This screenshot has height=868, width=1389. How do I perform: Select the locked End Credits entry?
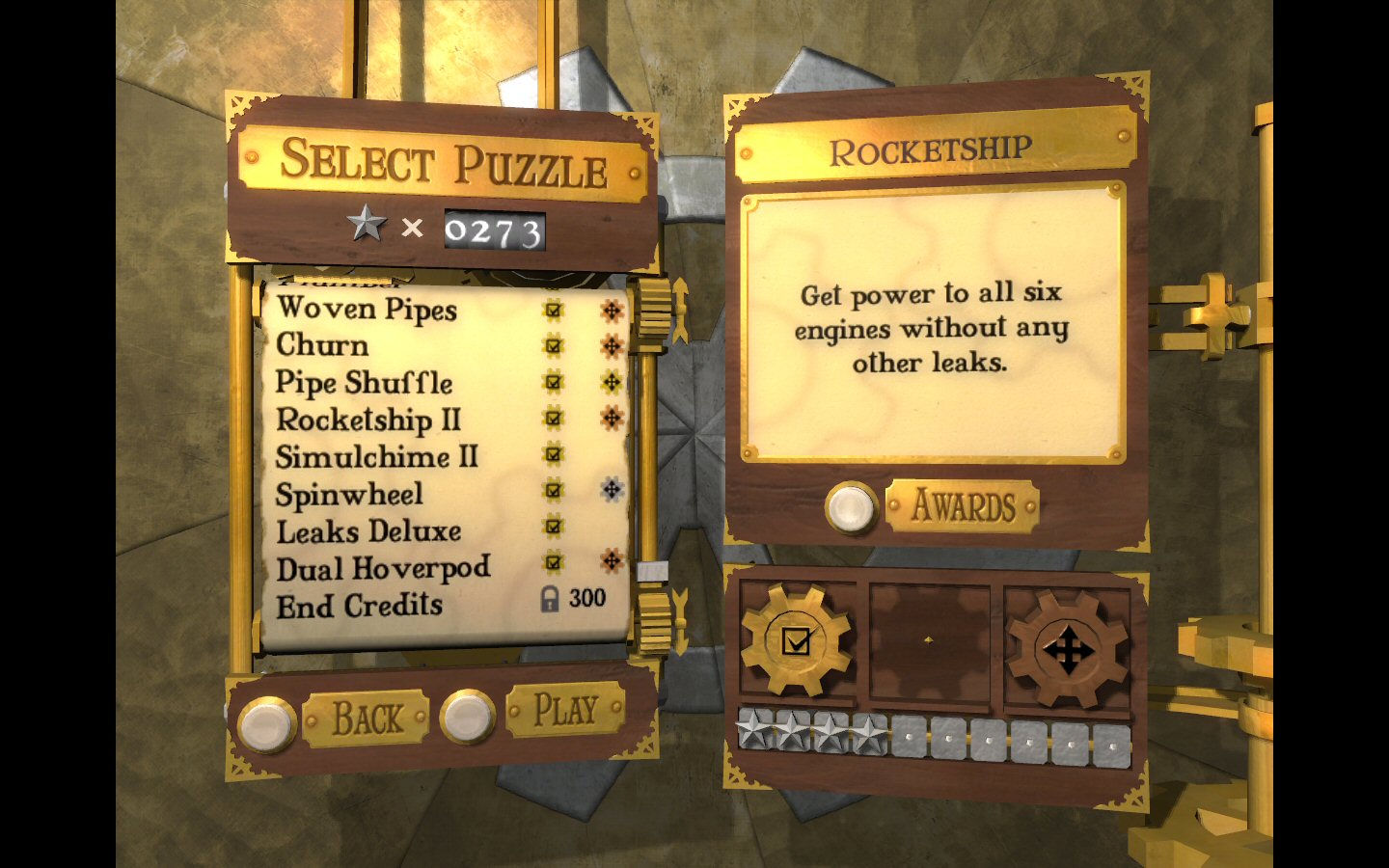(359, 606)
